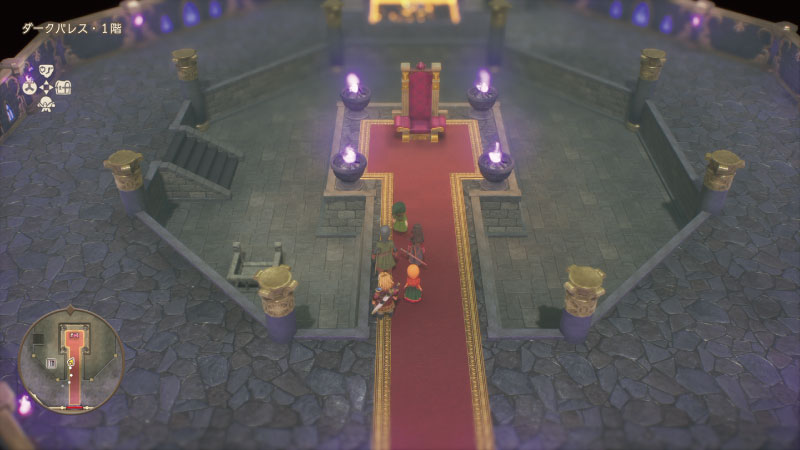Viewport: 800px width, 450px height.
Task: Open the circular minimap
Action: click(x=71, y=360)
